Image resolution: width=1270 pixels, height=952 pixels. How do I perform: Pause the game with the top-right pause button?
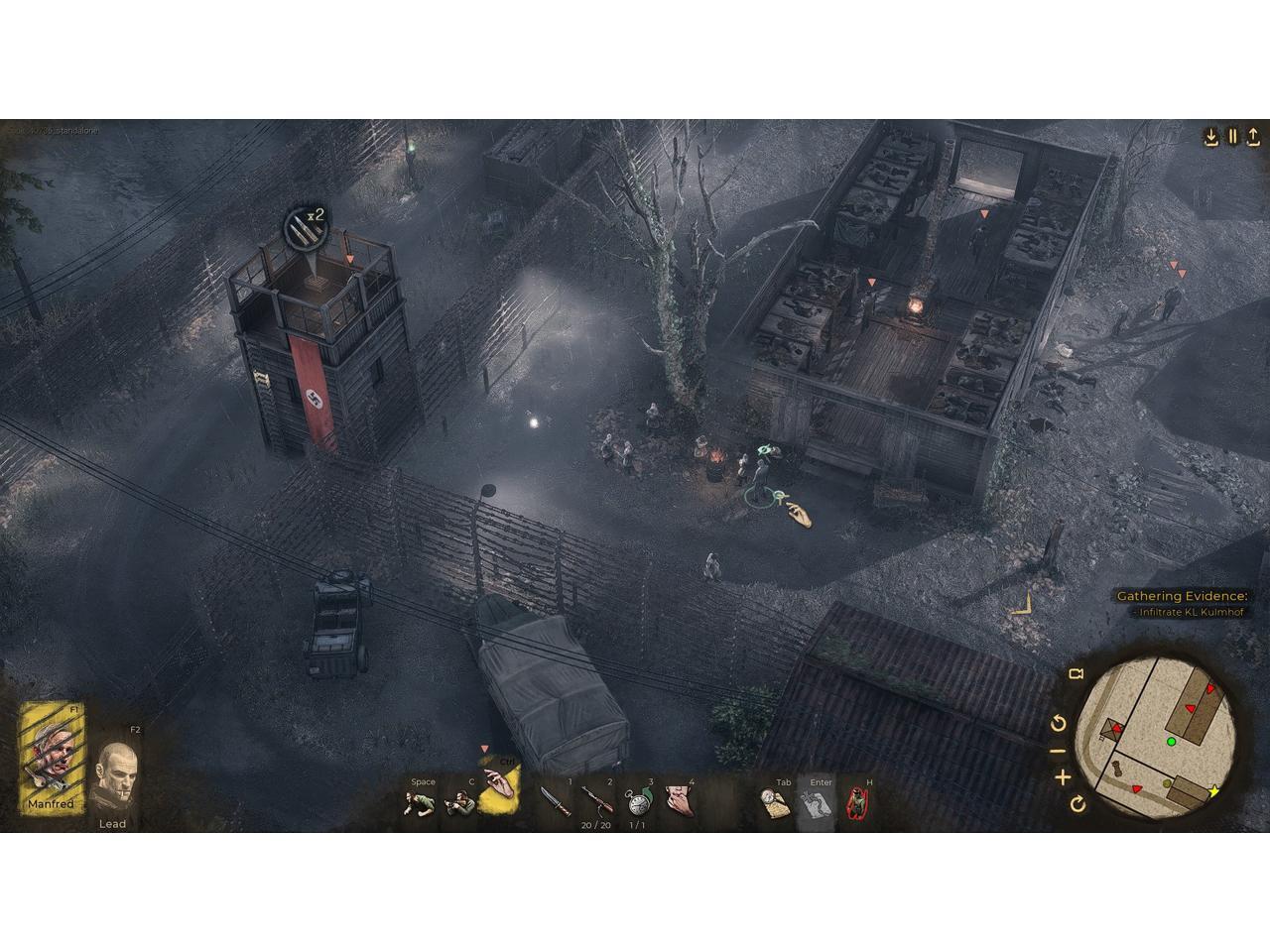click(1233, 137)
